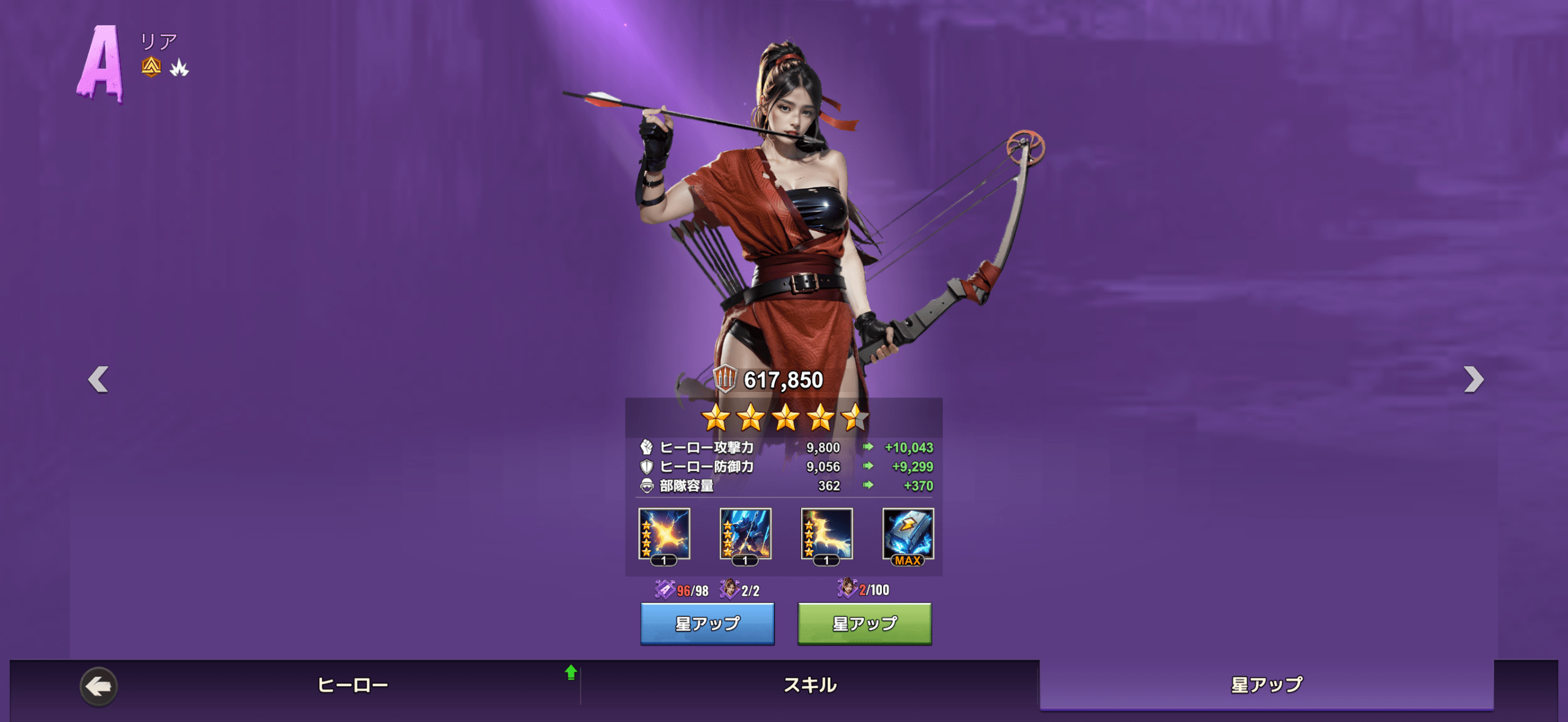The image size is (1568, 722).
Task: Inspect the yellow spark burst skill icon
Action: click(664, 534)
